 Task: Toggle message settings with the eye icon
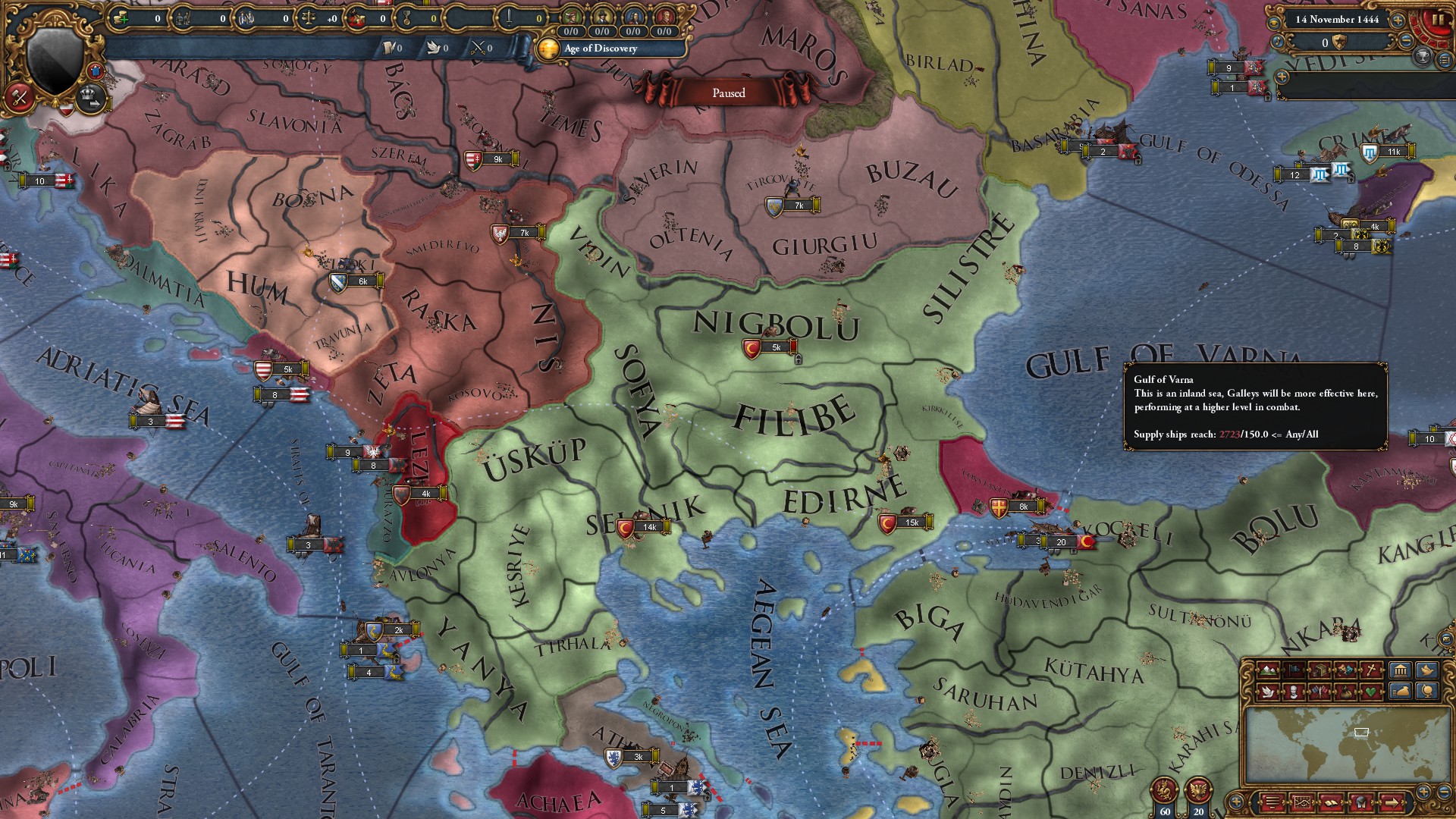[x=1276, y=21]
